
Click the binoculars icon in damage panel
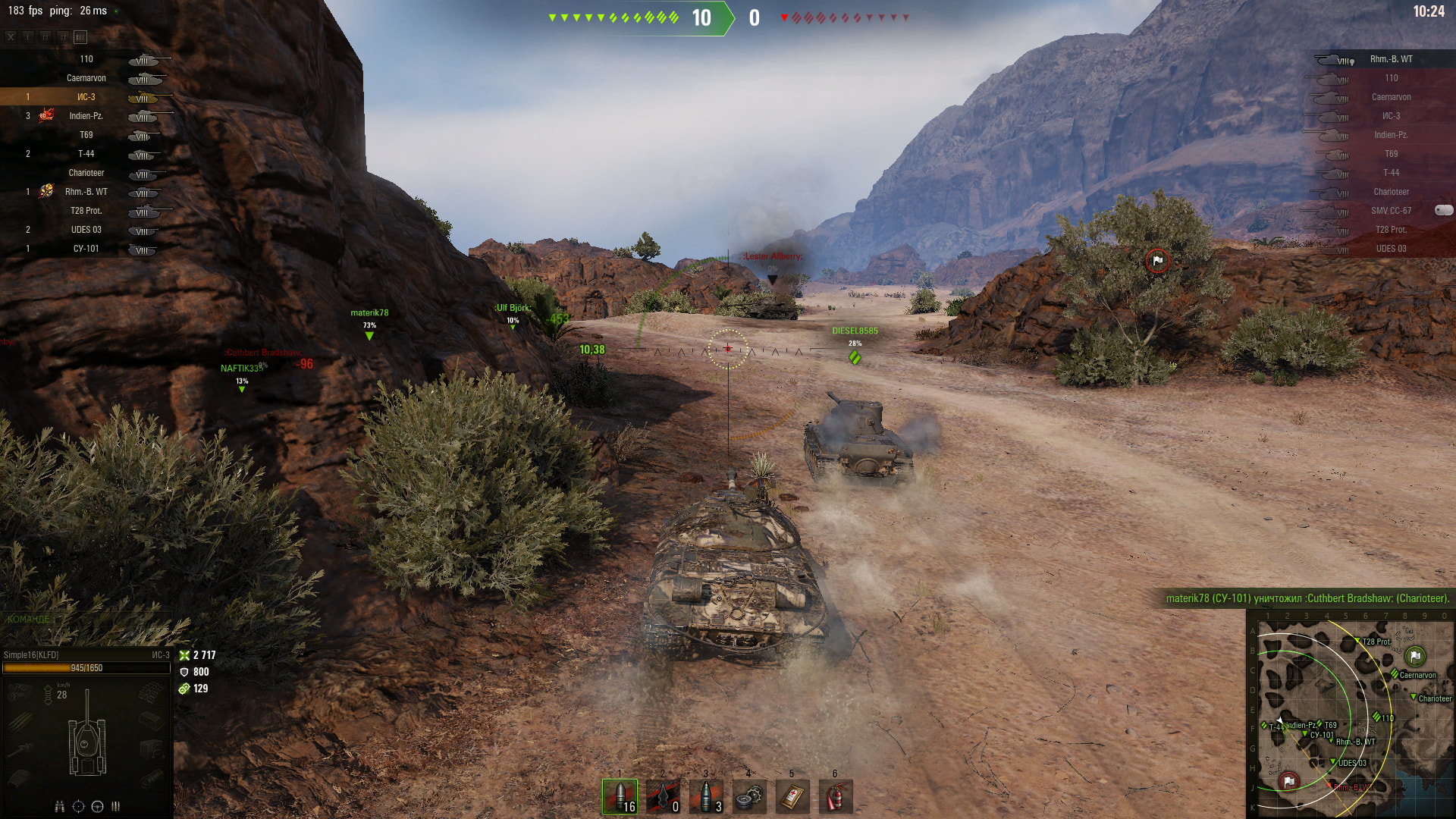click(59, 806)
